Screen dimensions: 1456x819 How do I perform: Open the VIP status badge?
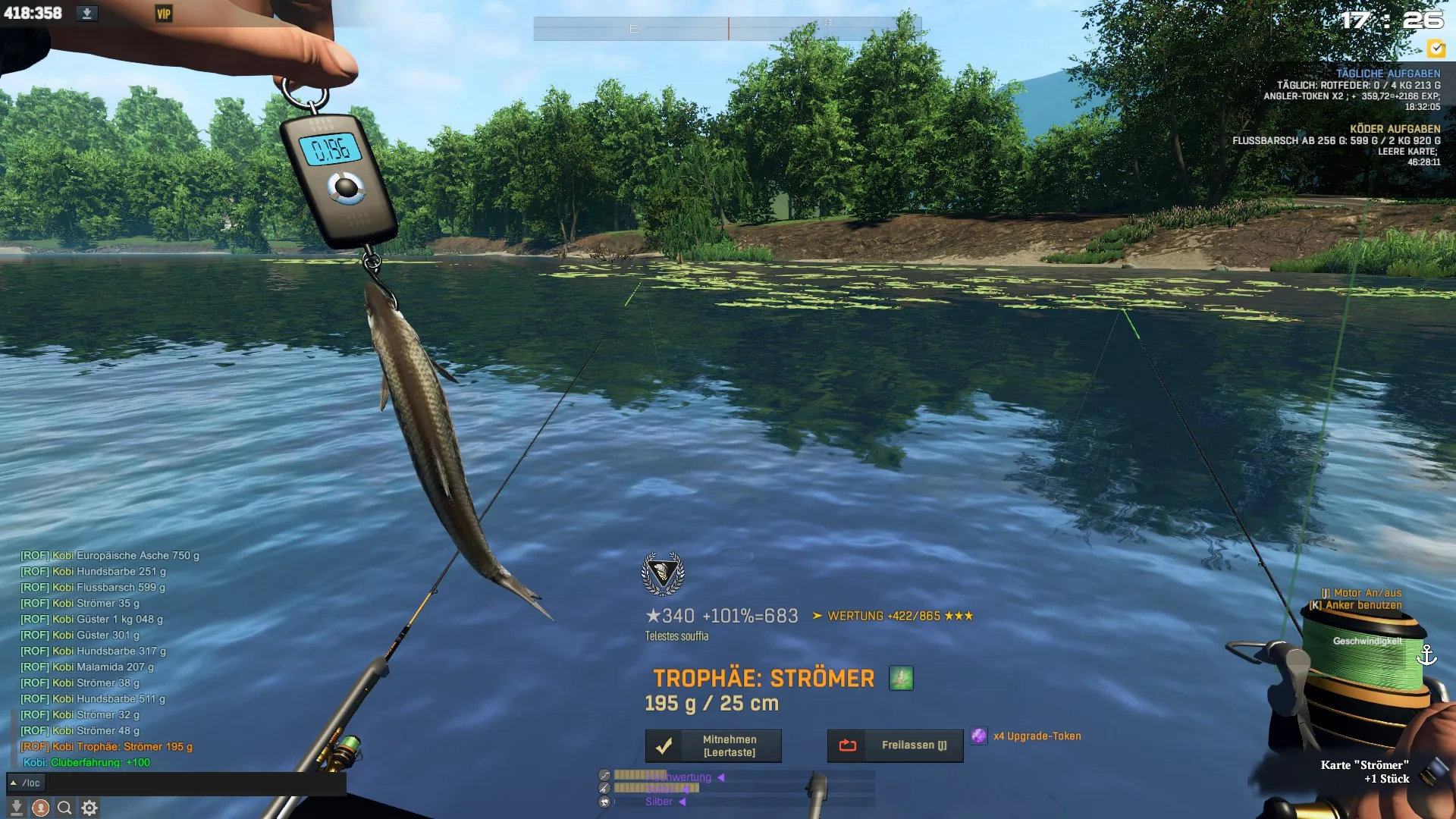163,14
